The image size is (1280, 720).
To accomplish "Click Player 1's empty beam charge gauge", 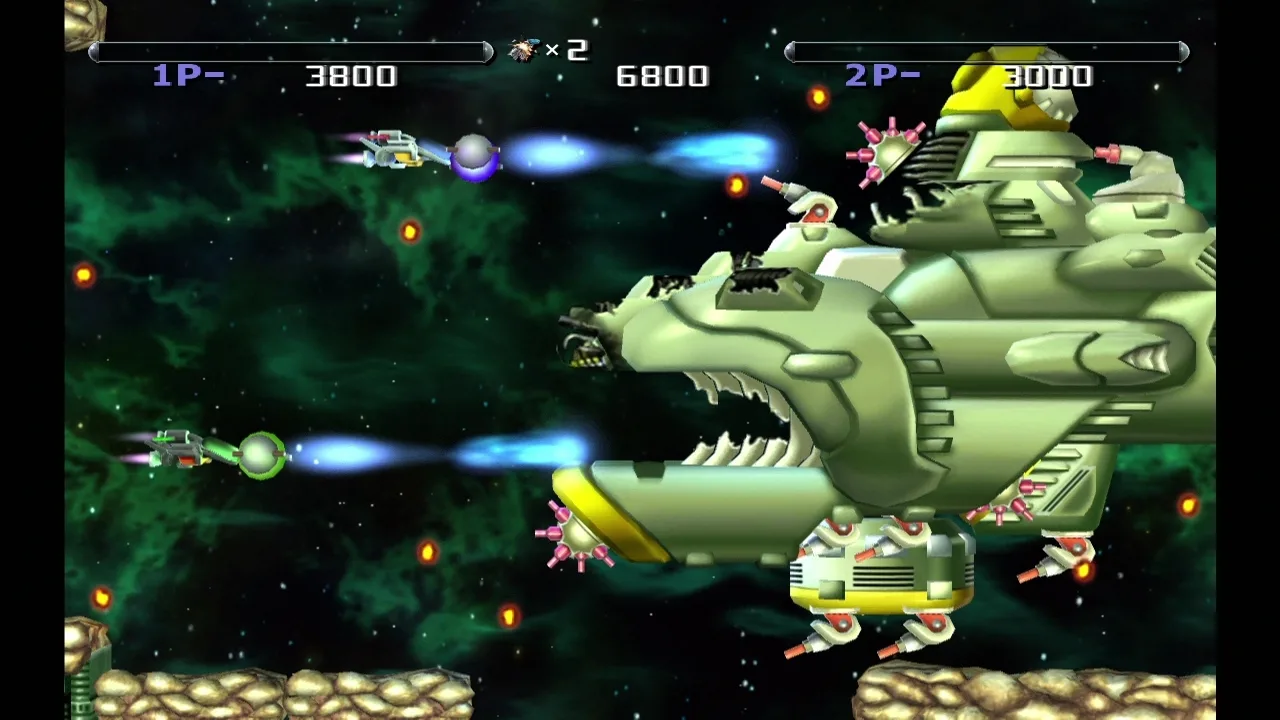I will (x=290, y=48).
